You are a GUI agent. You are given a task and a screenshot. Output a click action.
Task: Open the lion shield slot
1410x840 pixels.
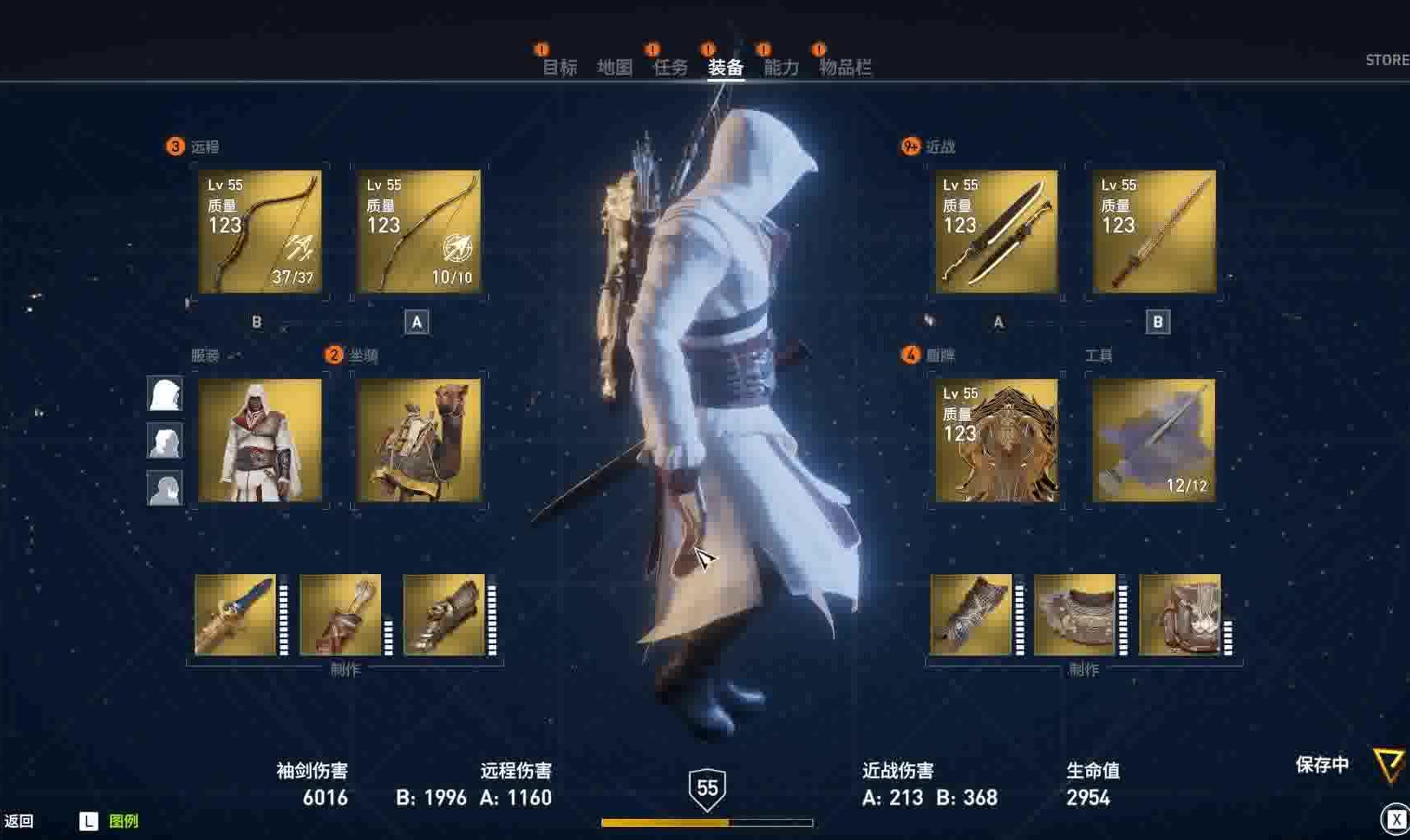tap(996, 440)
